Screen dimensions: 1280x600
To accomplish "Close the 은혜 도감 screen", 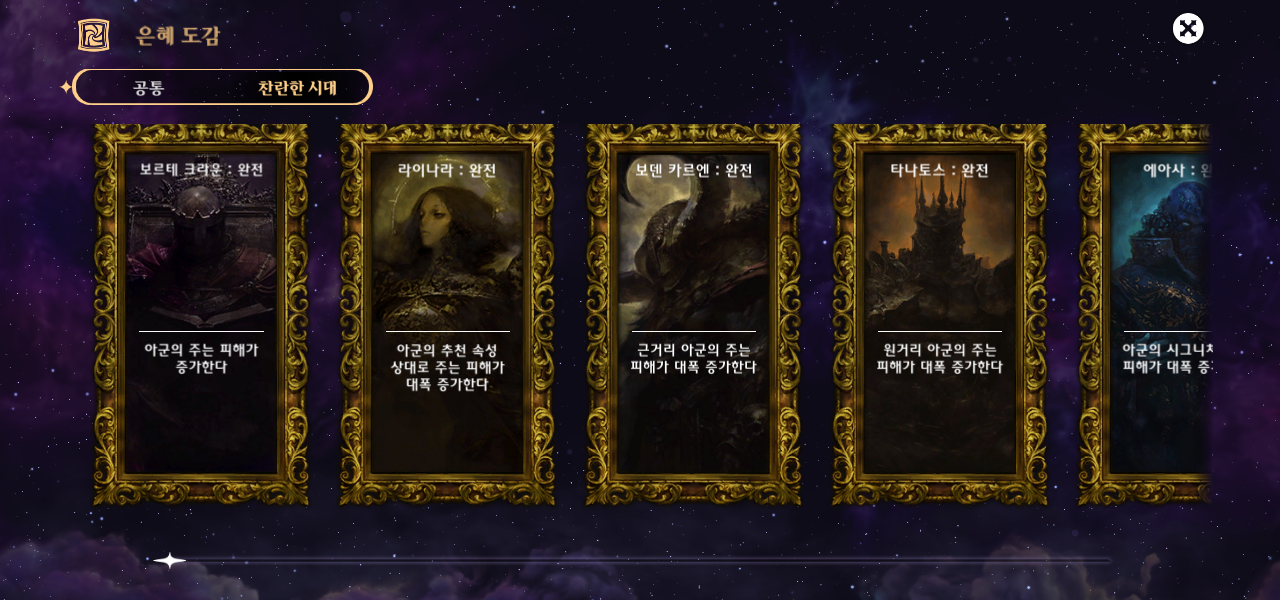I will (x=1188, y=28).
